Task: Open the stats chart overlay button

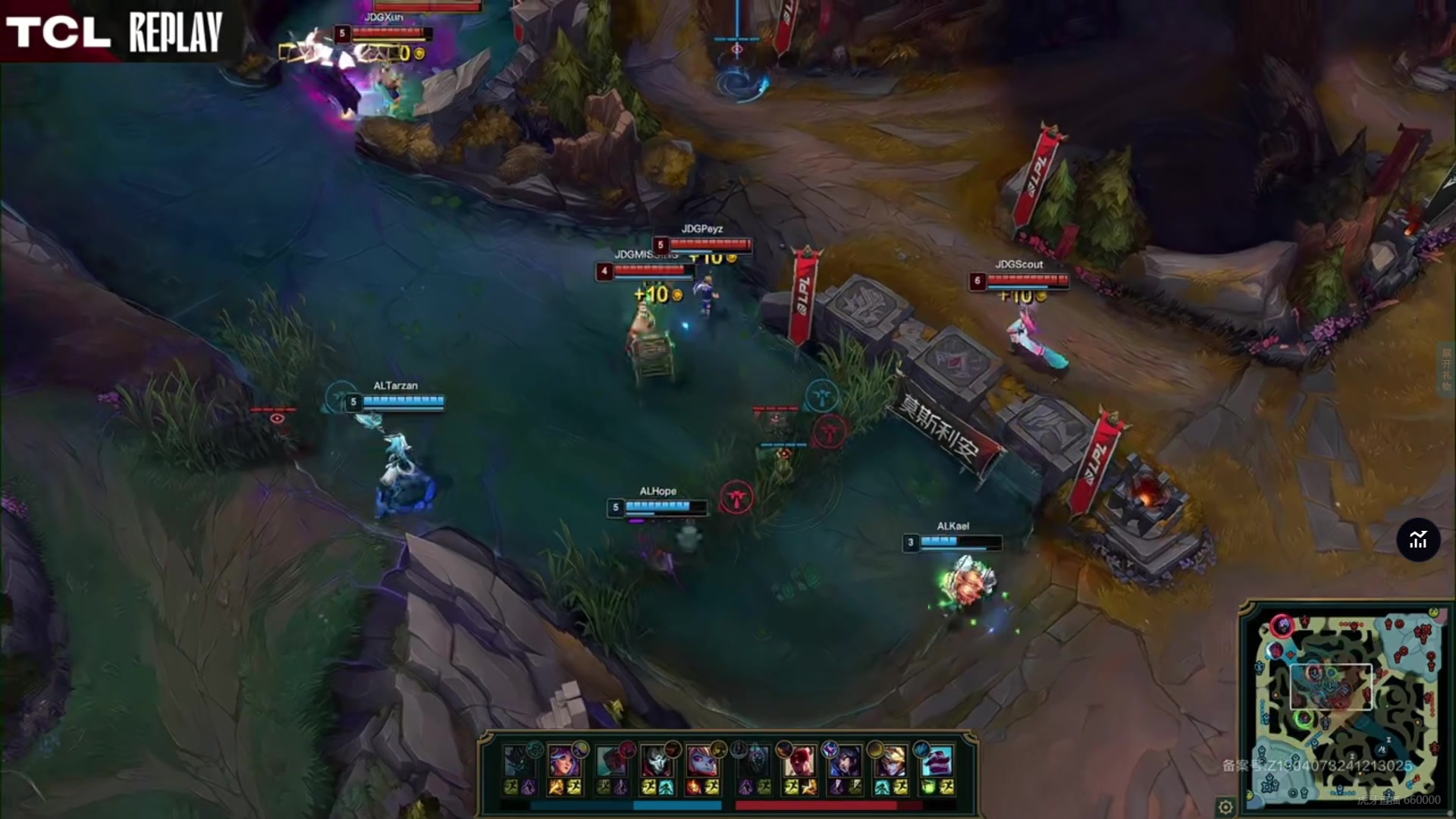Action: (x=1418, y=540)
